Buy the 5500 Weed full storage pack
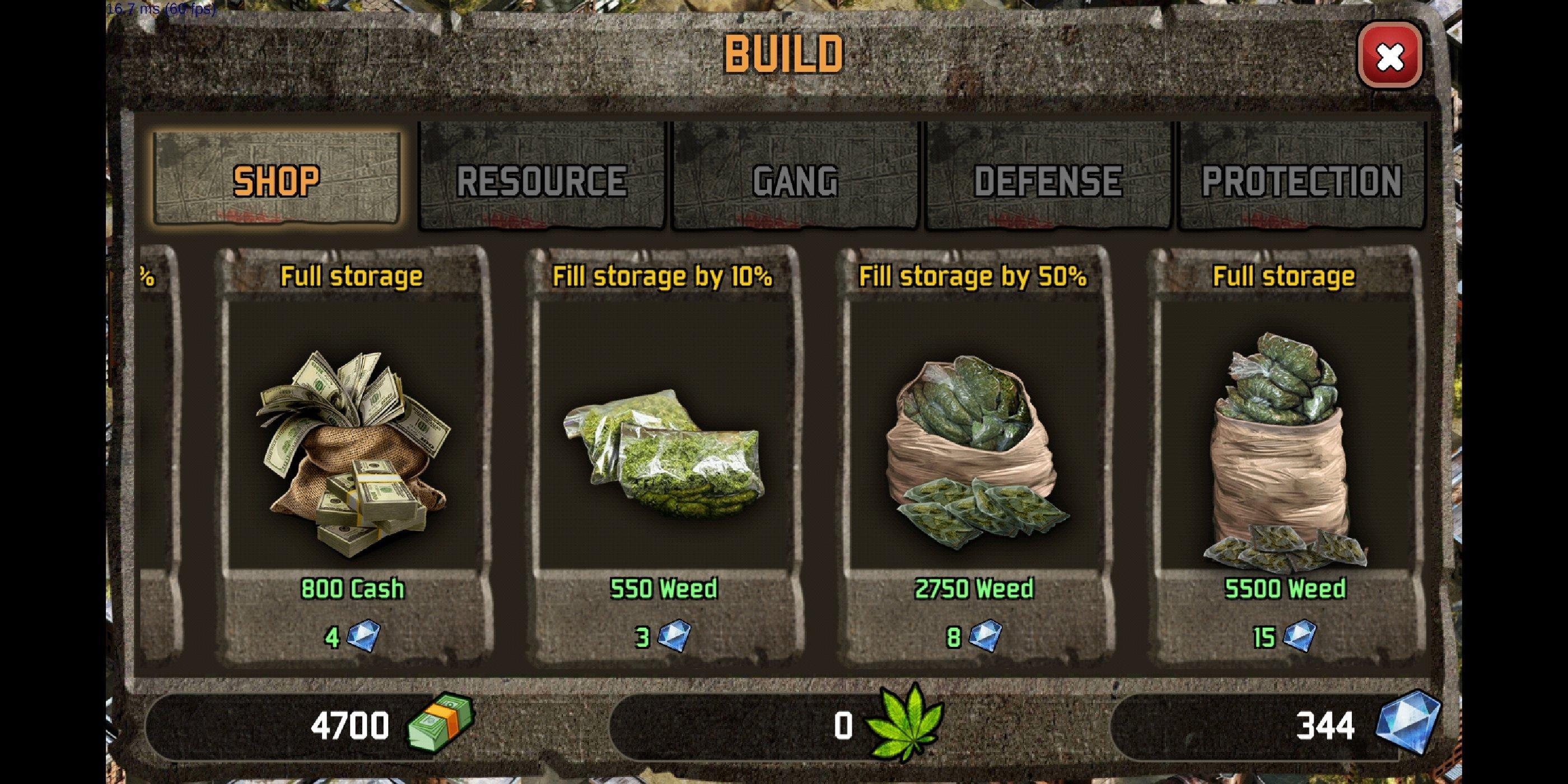Screen dimensions: 1568x784 click(1284, 456)
